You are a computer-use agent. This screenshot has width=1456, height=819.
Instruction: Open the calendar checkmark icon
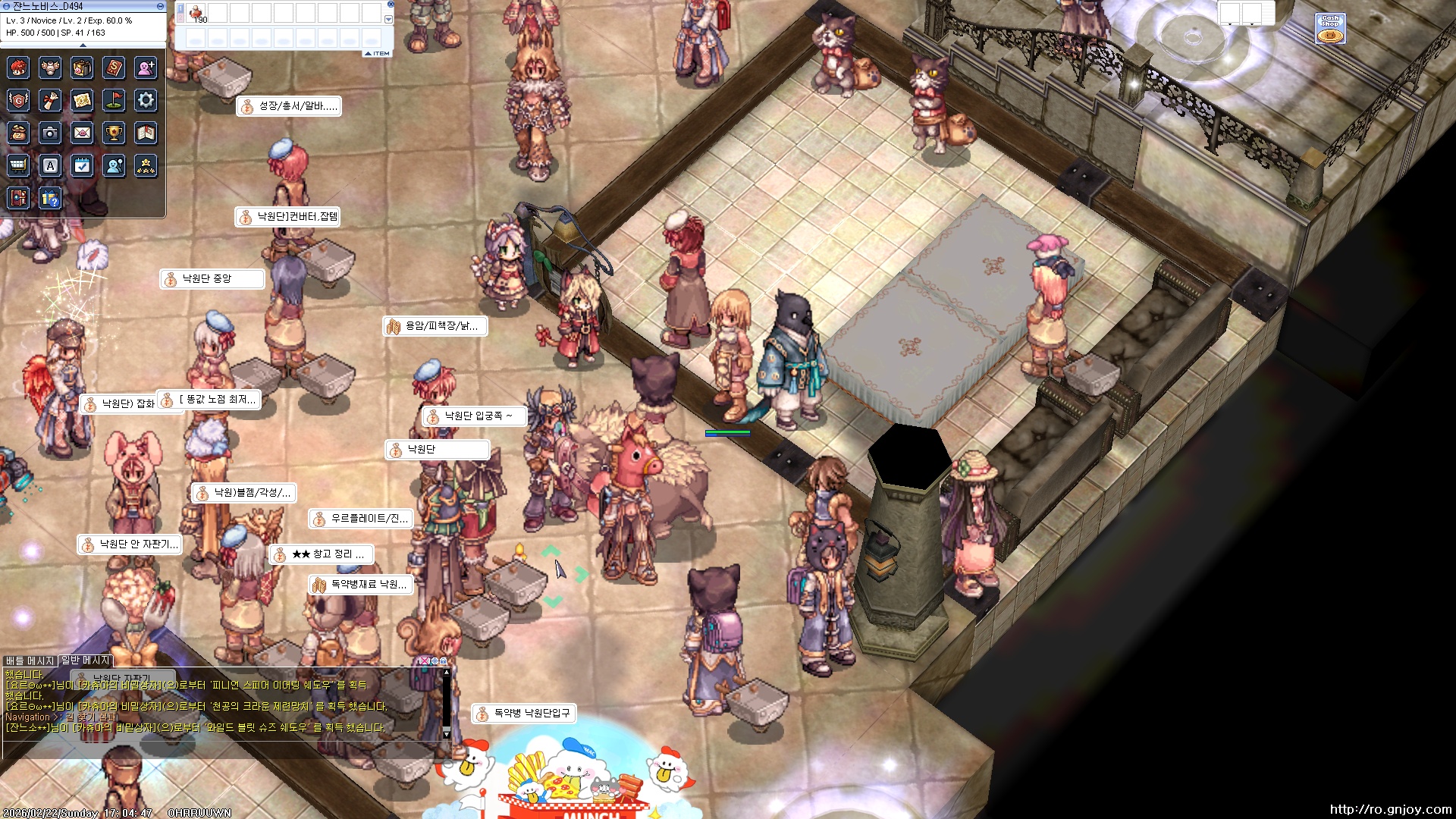(x=82, y=165)
